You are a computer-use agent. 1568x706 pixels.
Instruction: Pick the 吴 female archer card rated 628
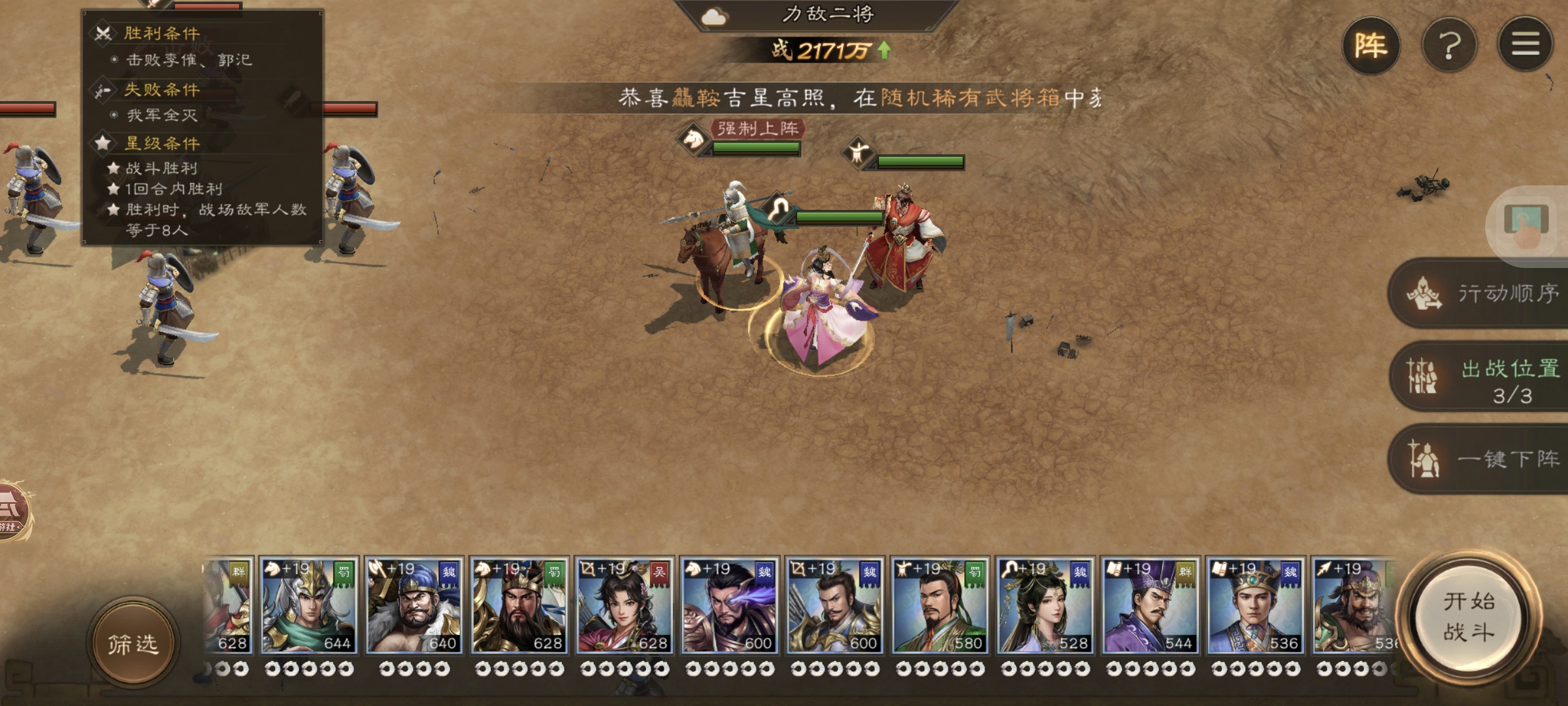[625, 605]
